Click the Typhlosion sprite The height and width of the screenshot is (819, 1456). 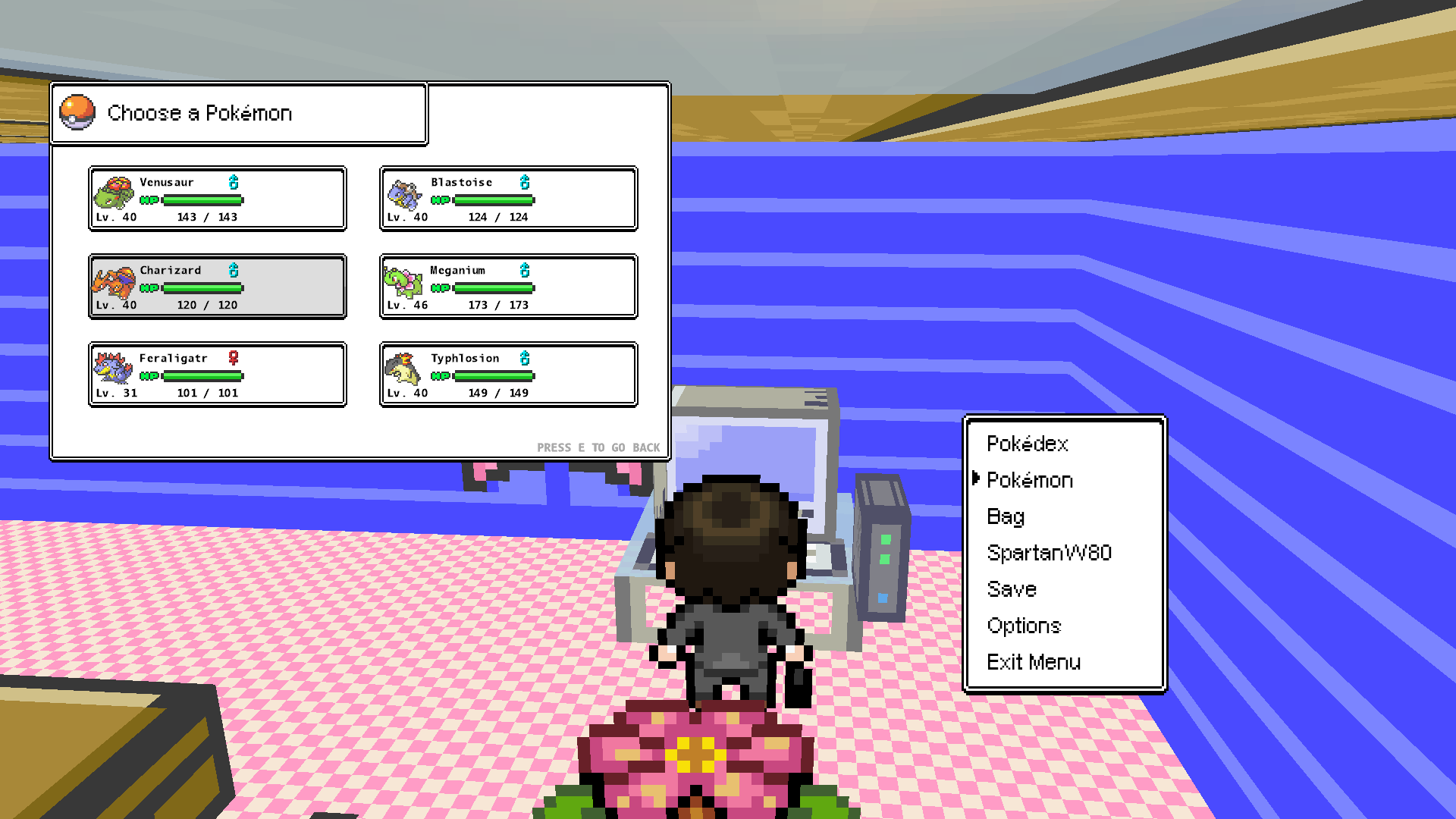click(403, 368)
